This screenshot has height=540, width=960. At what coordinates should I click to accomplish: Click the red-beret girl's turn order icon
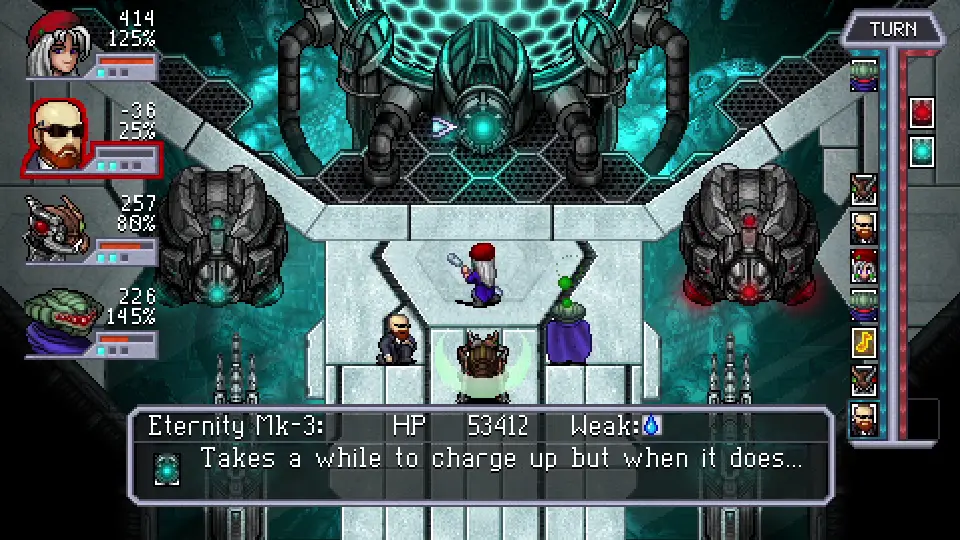click(864, 266)
